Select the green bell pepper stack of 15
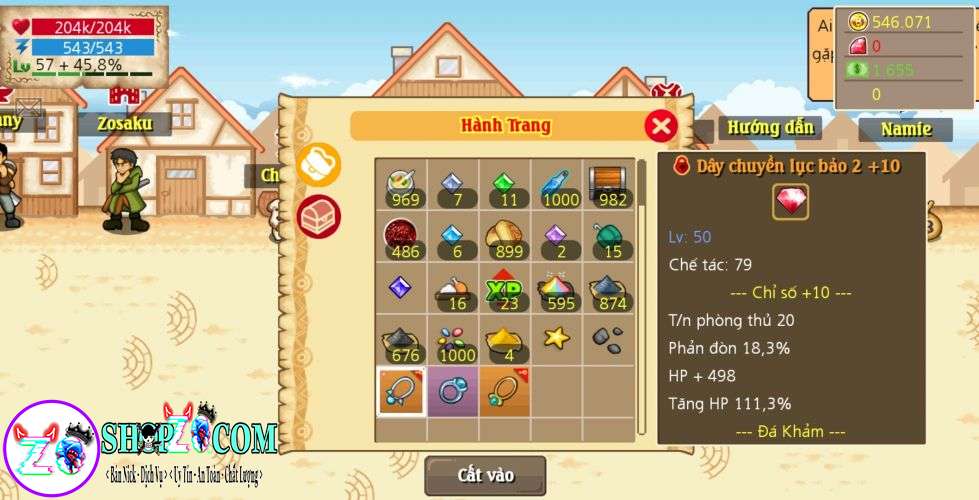 tap(608, 237)
